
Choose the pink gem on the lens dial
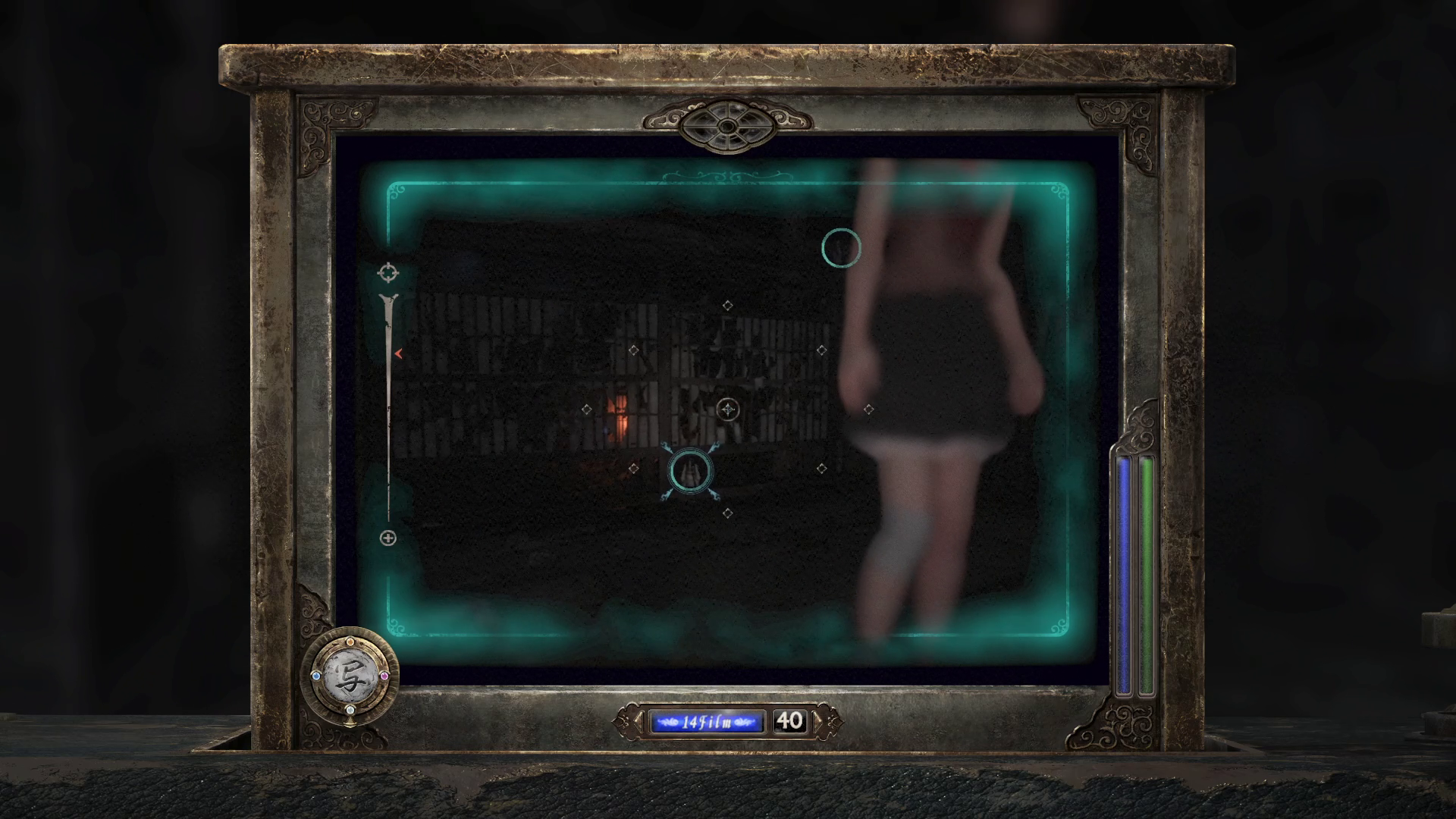coord(384,676)
